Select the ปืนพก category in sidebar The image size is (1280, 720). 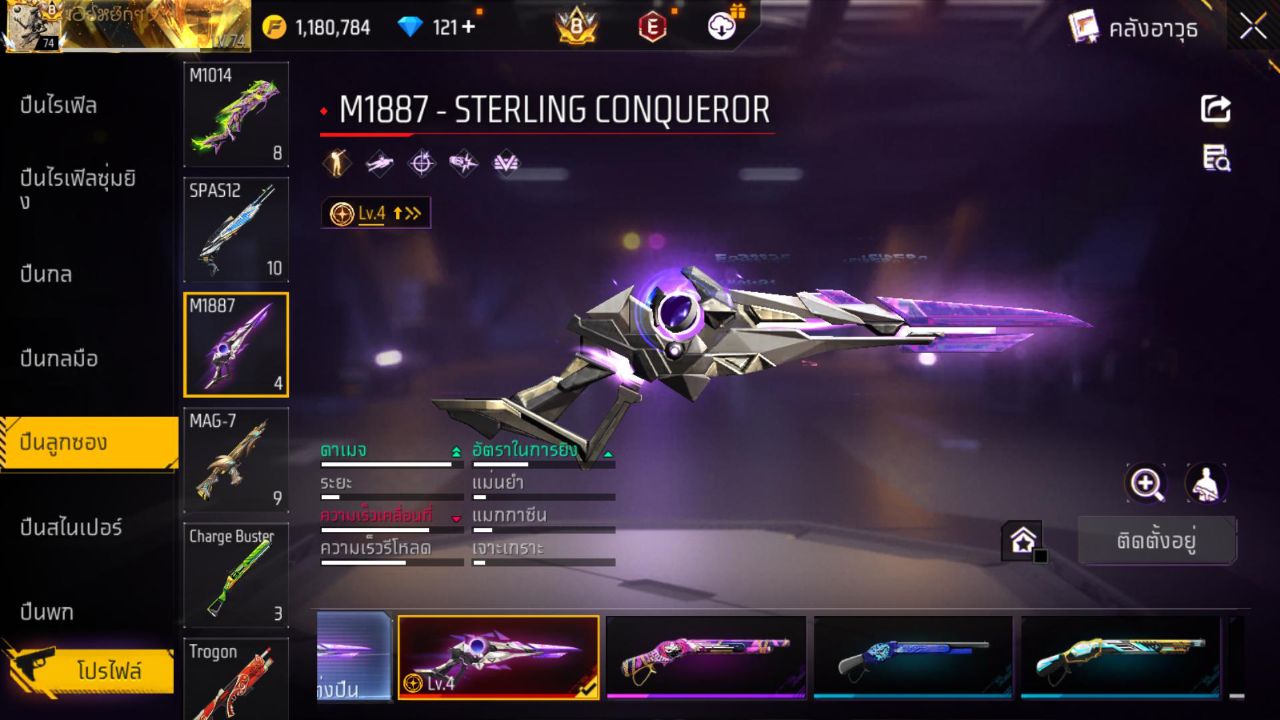click(x=45, y=610)
